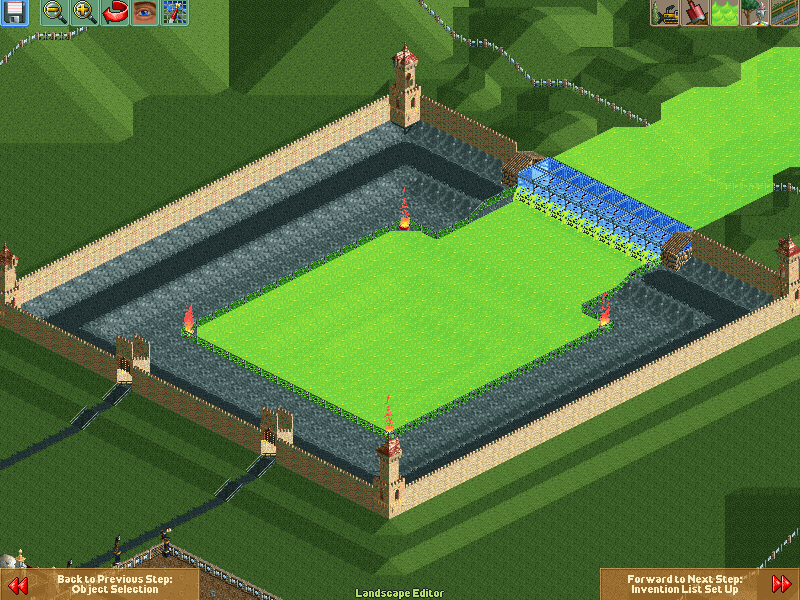
Task: Select the bulldozer clear scenery tool
Action: pyautogui.click(x=665, y=13)
